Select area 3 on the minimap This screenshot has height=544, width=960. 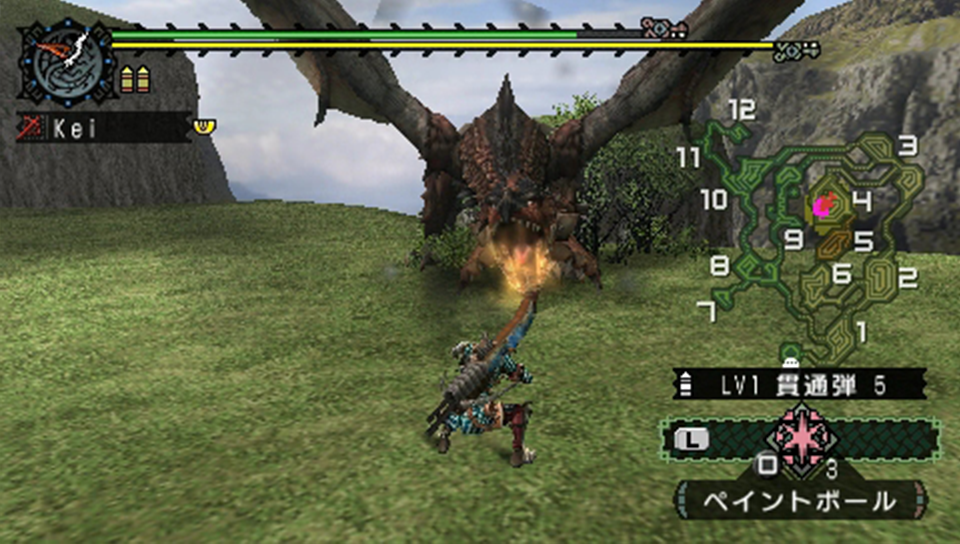(x=907, y=147)
